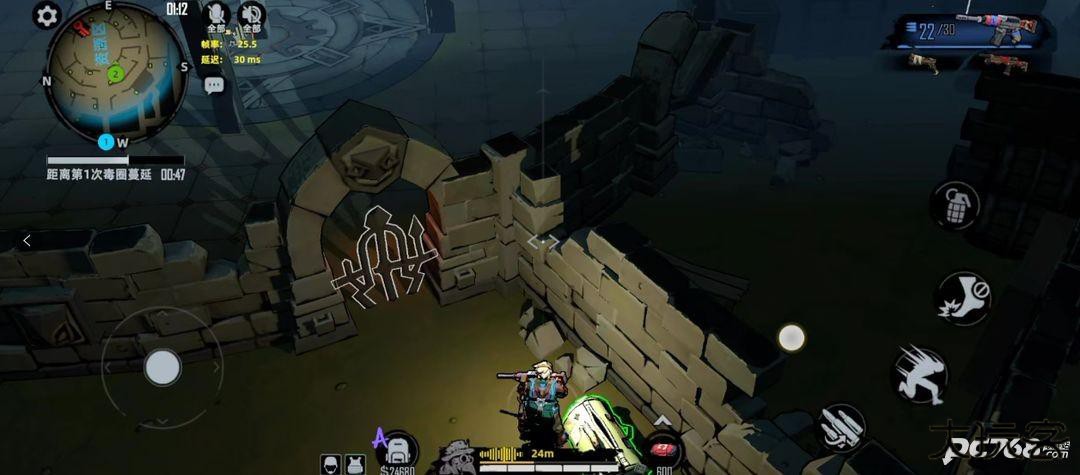Open the backpack inventory
Screen dimensions: 1080x475
click(x=398, y=452)
